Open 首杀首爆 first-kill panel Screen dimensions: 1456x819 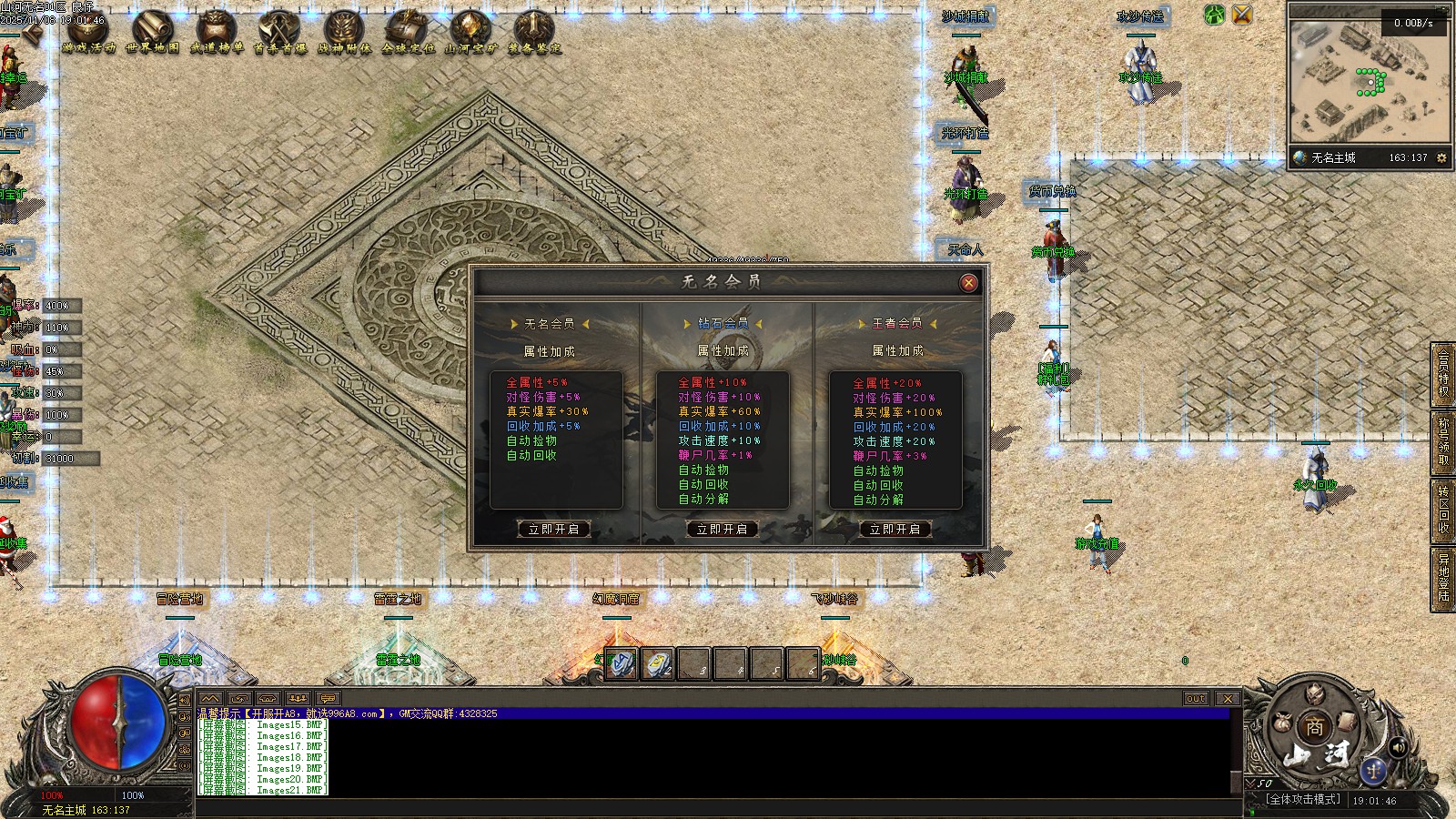coord(280,32)
